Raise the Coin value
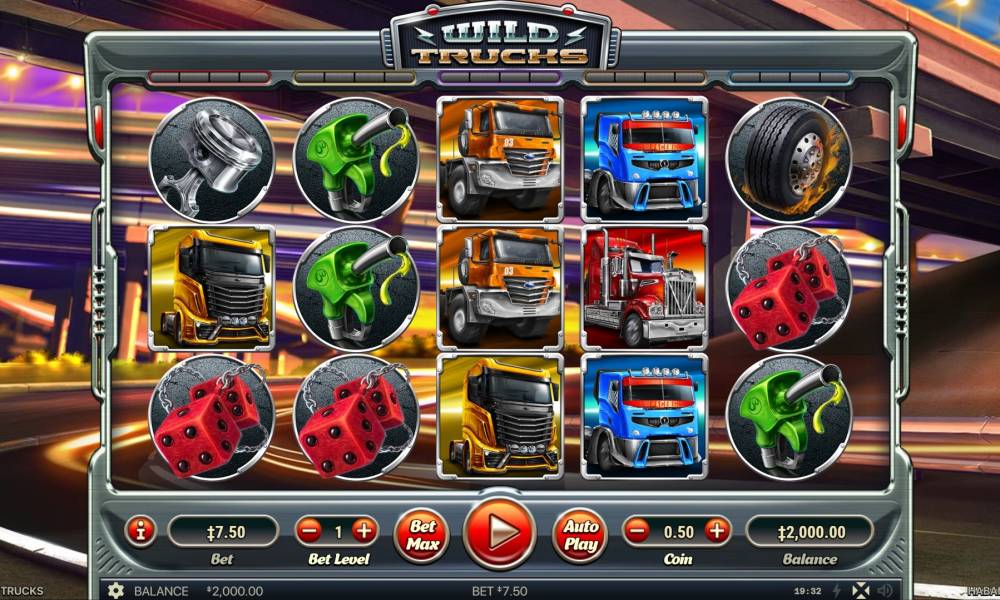Screen dimensions: 1000x600 pyautogui.click(x=717, y=531)
